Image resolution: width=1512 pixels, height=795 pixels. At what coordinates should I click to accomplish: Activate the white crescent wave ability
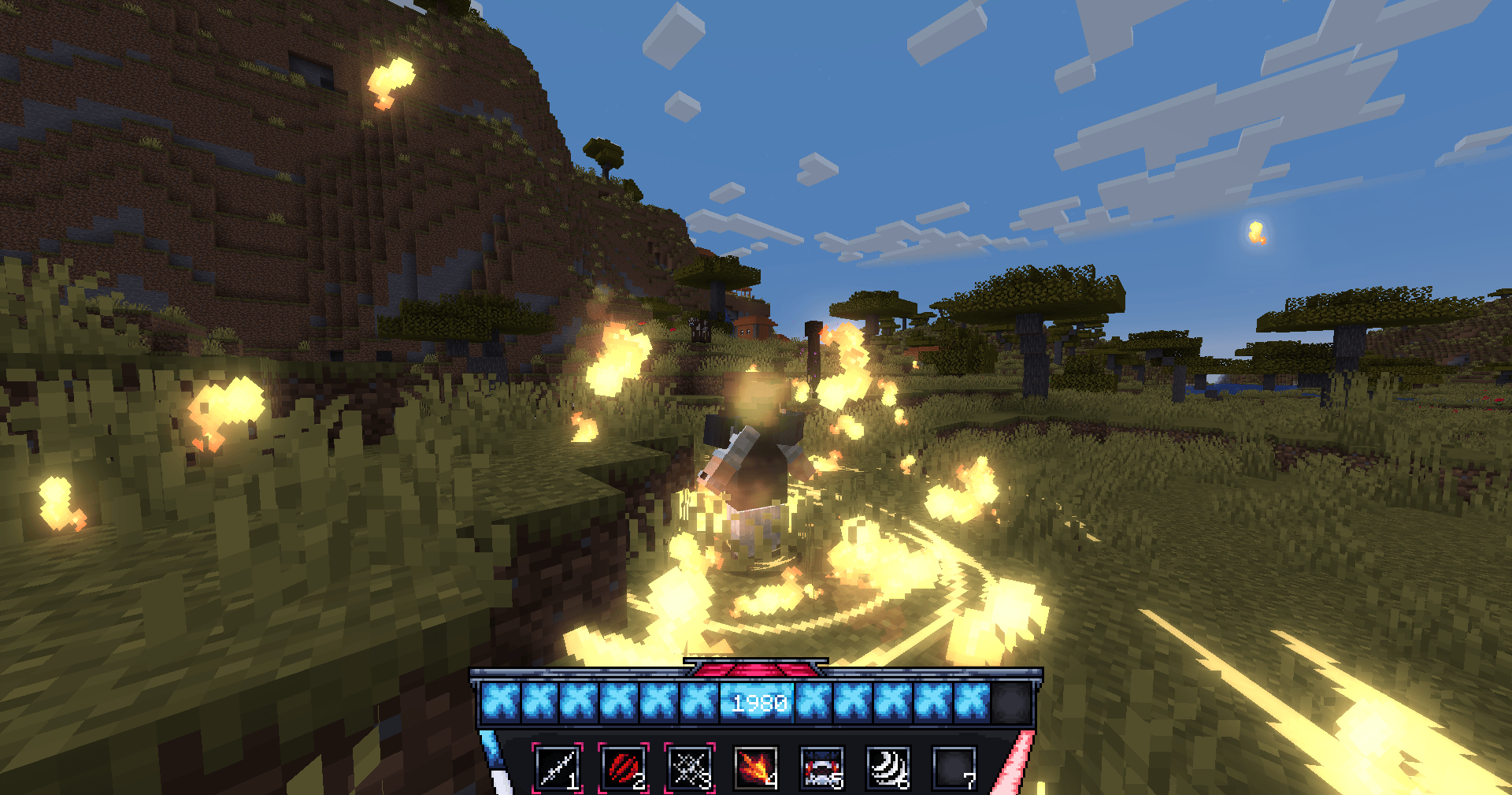tap(888, 767)
